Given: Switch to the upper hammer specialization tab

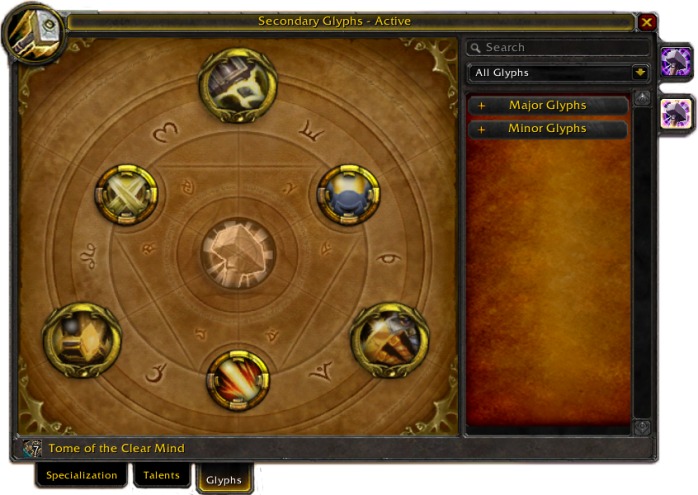Looking at the screenshot, I should (x=675, y=61).
